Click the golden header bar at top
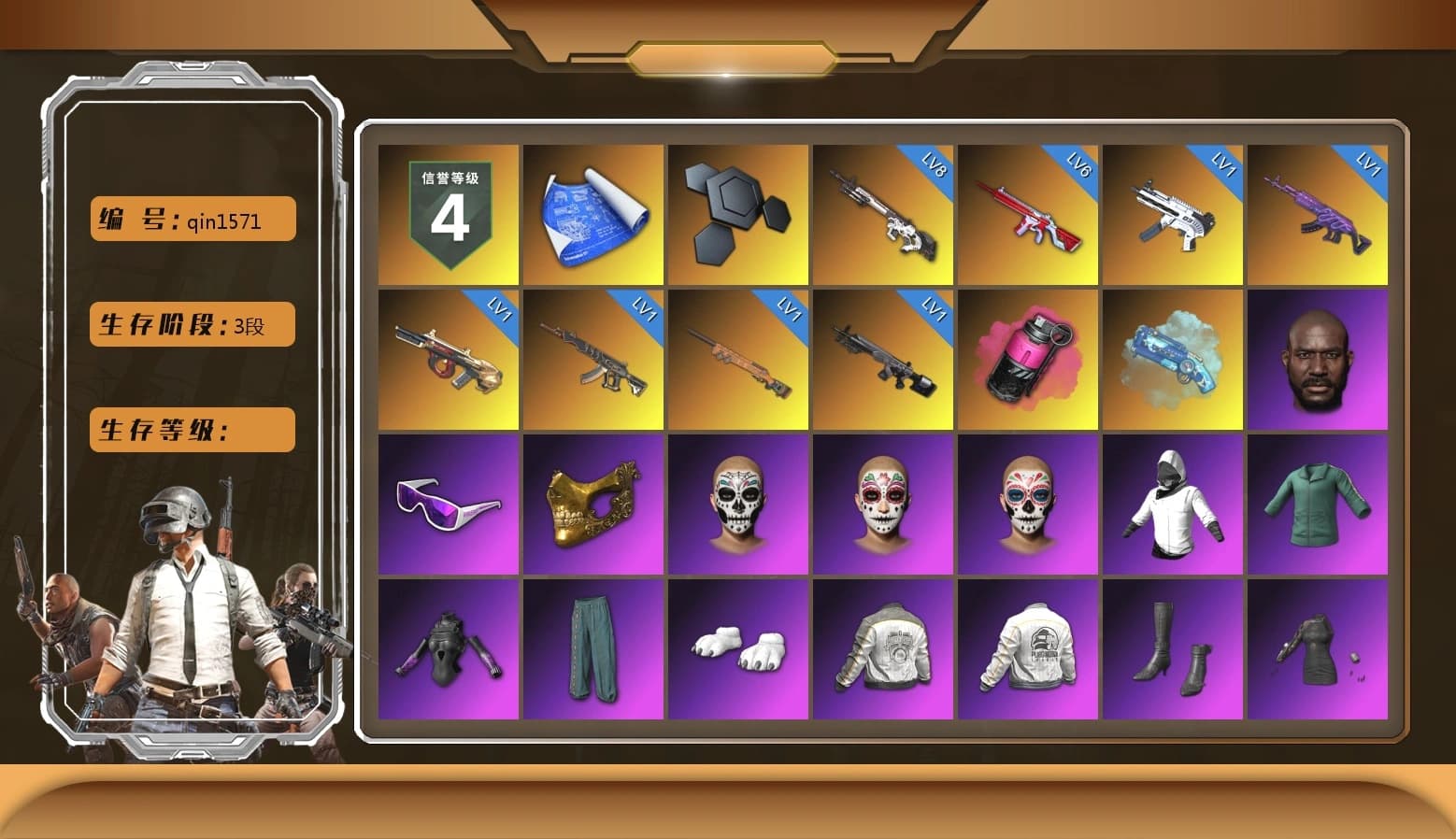The height and width of the screenshot is (839, 1456). 728,56
